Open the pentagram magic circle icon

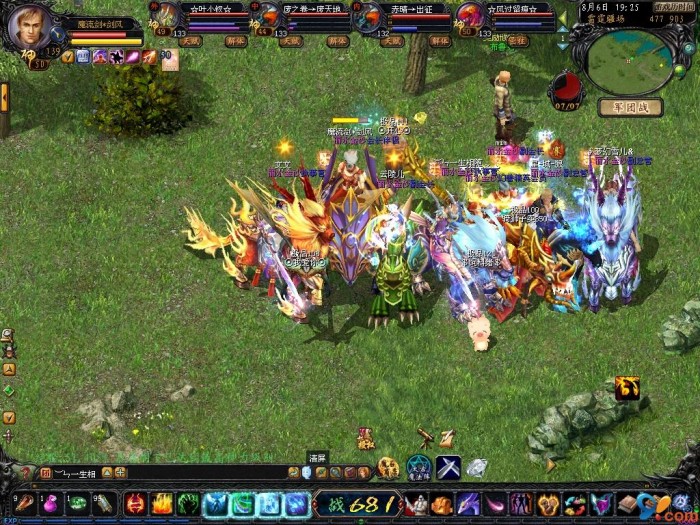[x=418, y=466]
